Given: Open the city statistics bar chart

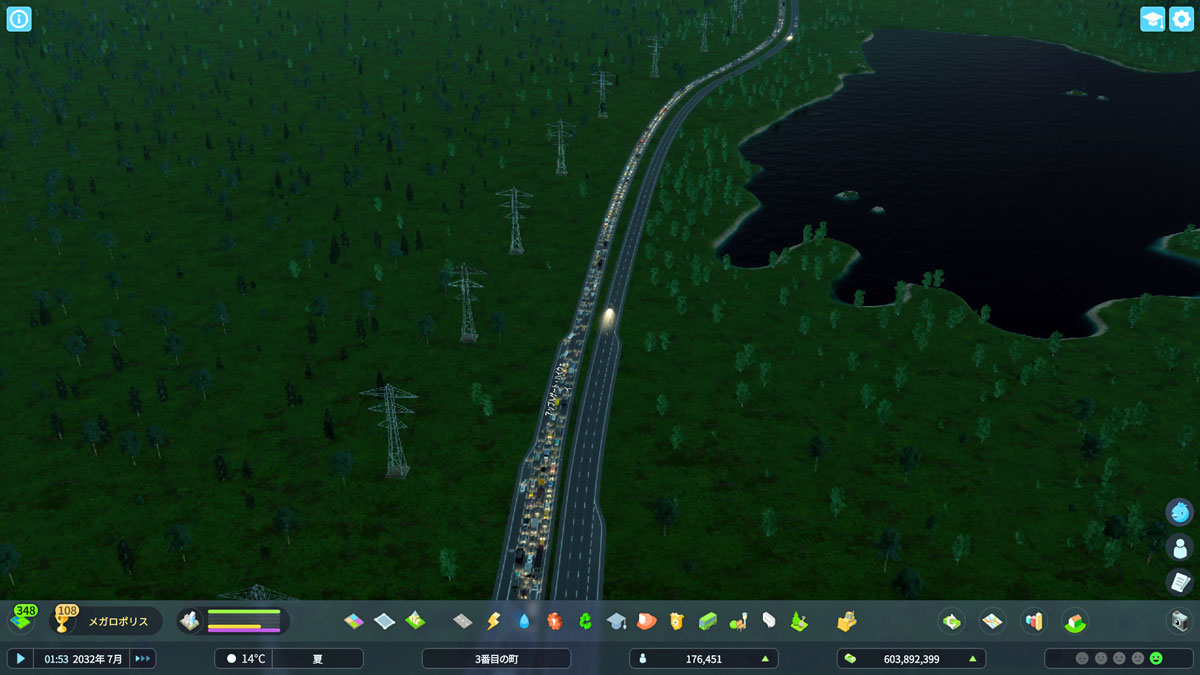Looking at the screenshot, I should [1033, 621].
